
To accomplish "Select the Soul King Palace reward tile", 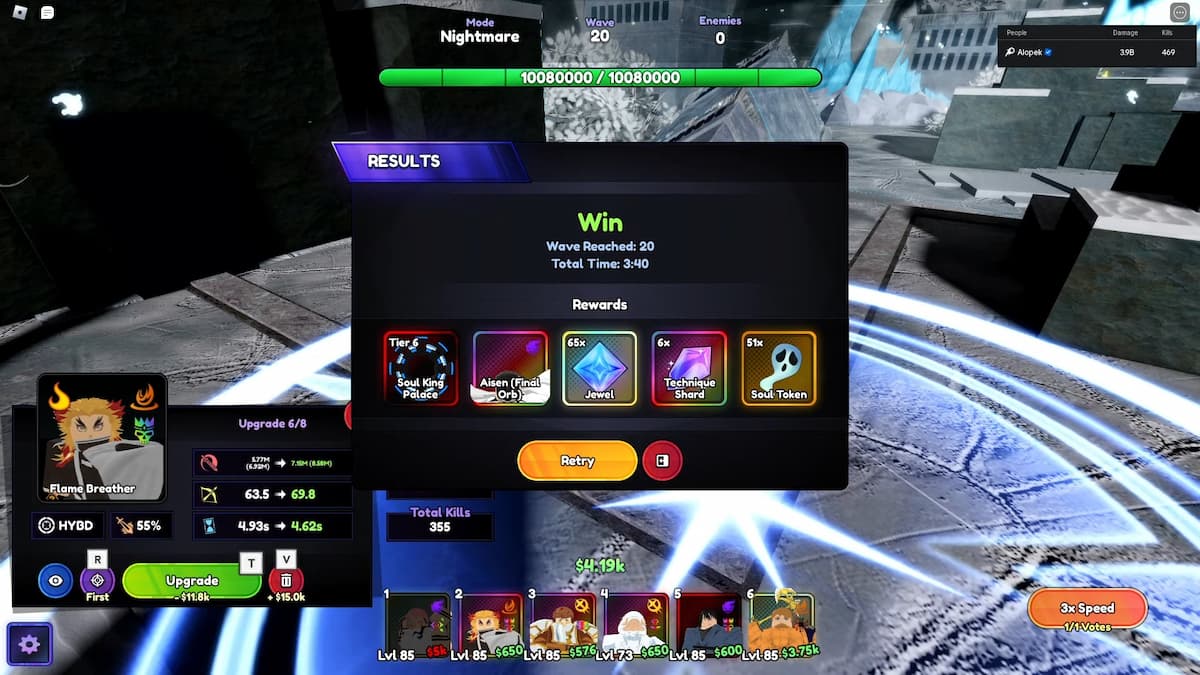I will tap(420, 368).
